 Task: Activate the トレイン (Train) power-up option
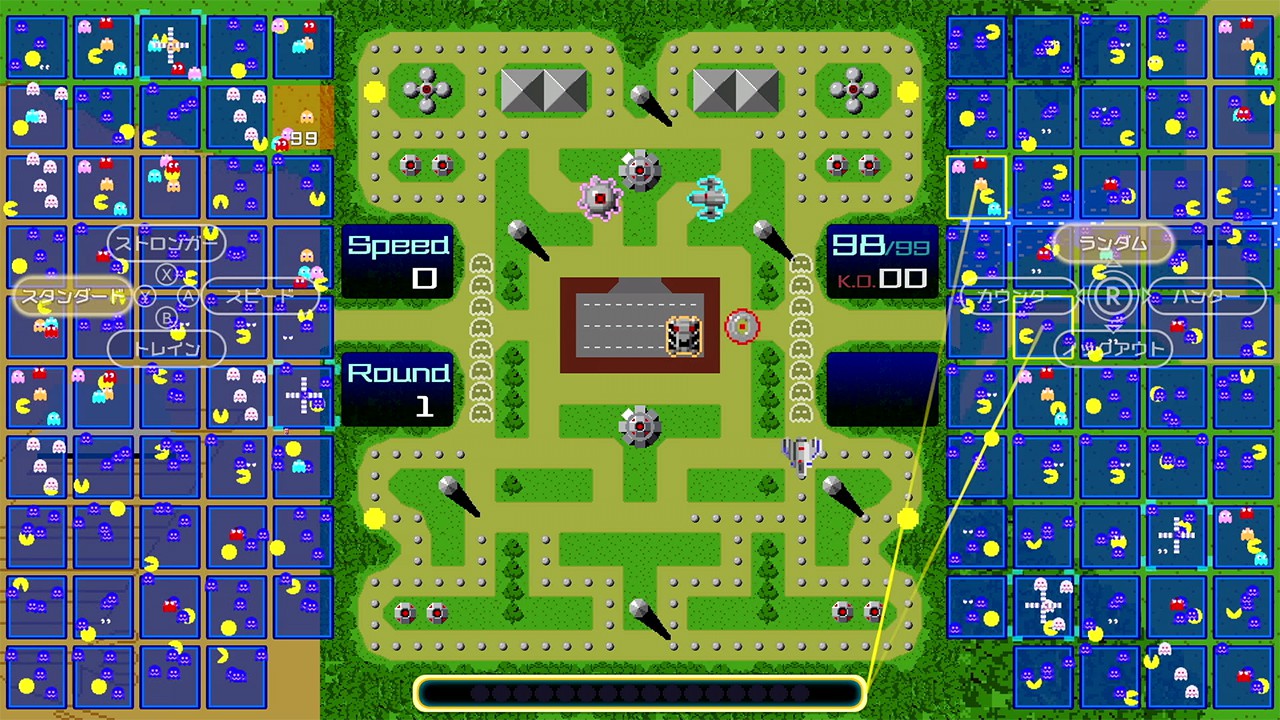point(166,348)
